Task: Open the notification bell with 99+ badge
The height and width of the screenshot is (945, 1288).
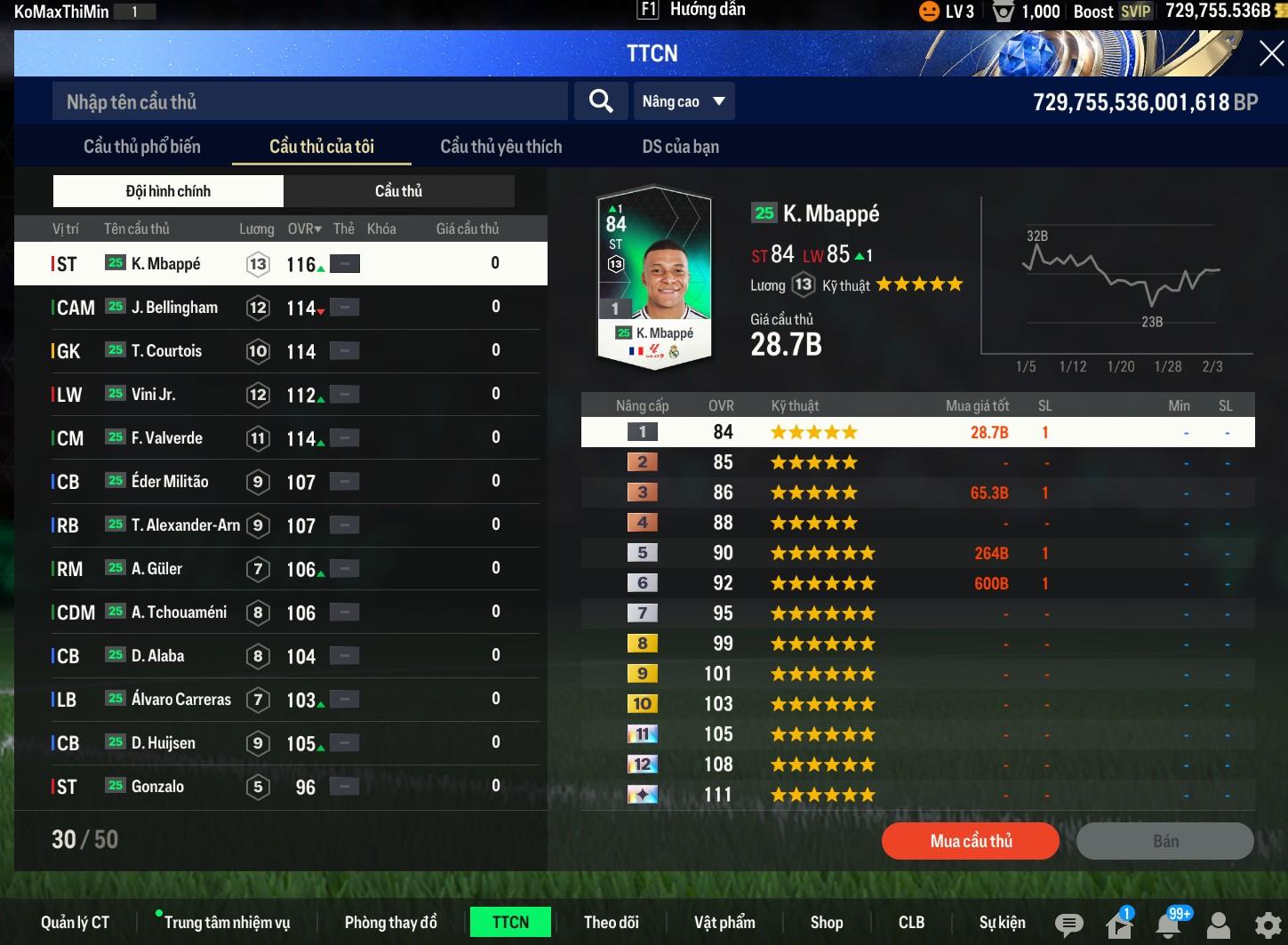Action: coord(1170,925)
